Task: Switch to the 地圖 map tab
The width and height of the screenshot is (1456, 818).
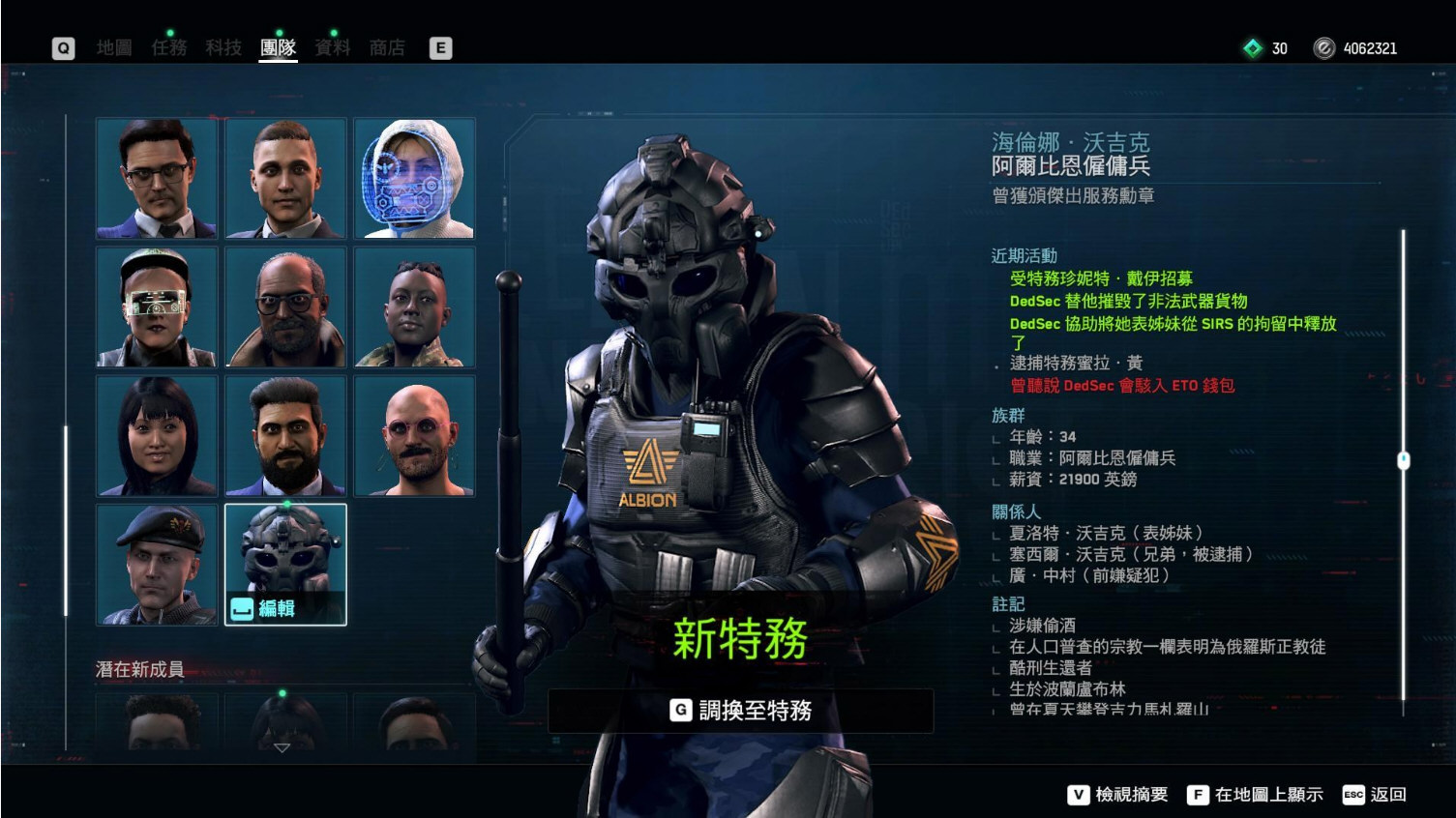Action: coord(114,47)
